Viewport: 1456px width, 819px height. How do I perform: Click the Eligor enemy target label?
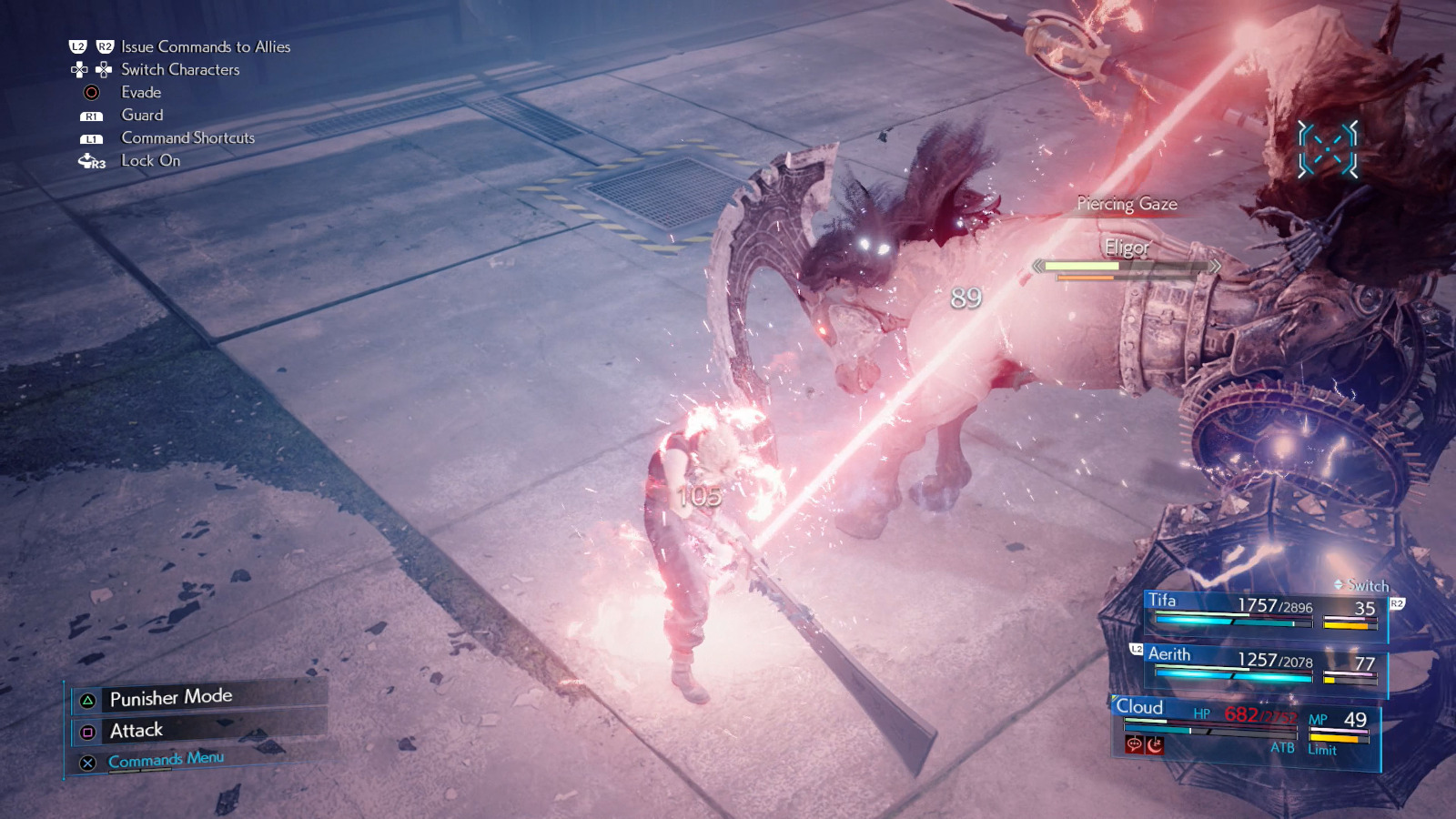pos(1127,248)
